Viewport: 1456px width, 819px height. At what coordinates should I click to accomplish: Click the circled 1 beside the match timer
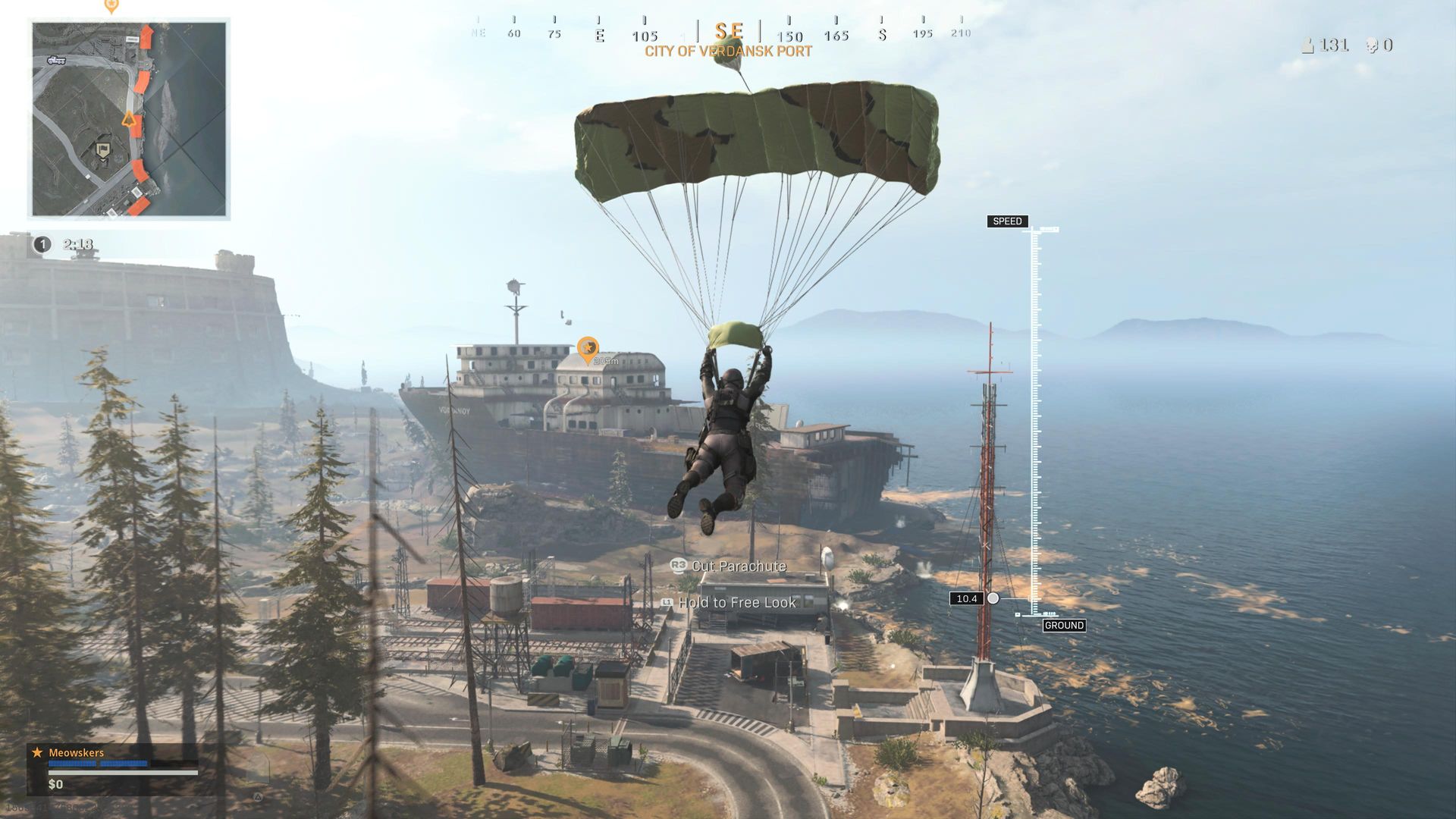pyautogui.click(x=42, y=243)
